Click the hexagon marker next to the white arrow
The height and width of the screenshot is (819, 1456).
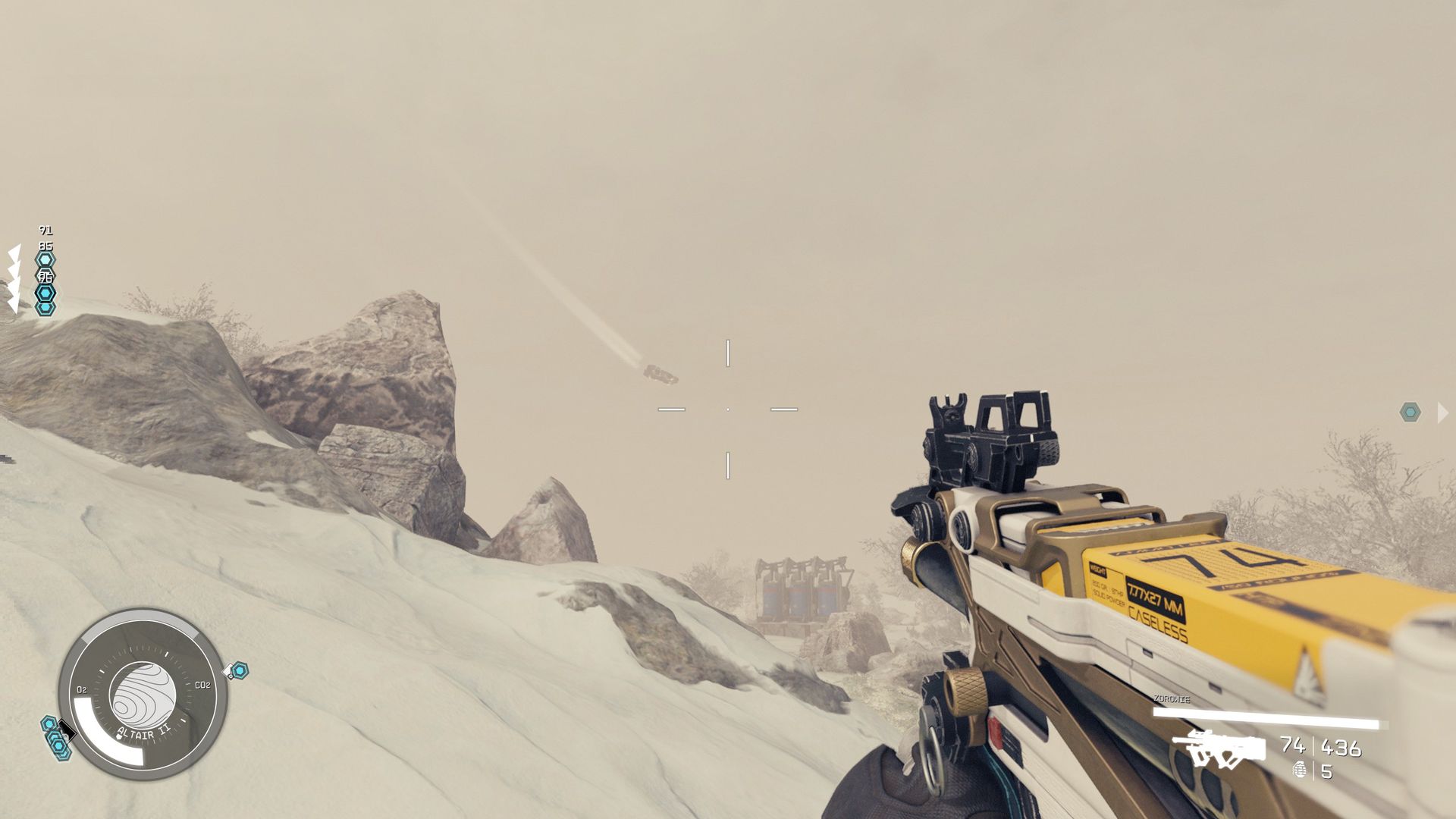(1410, 413)
